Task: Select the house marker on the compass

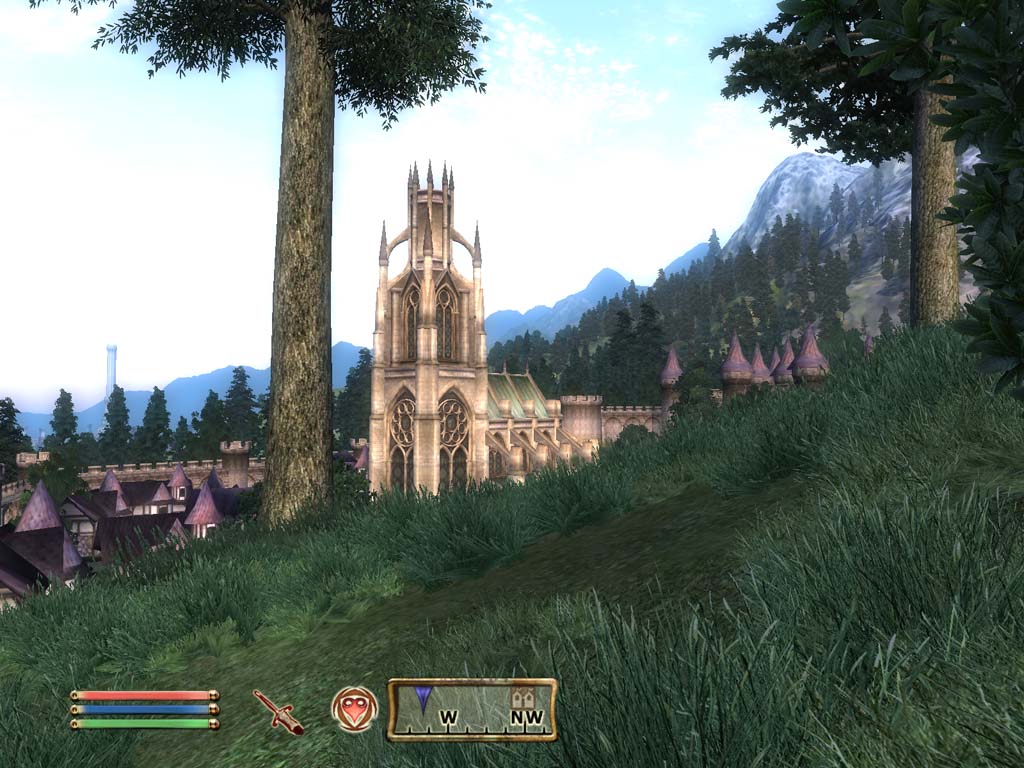Action: click(521, 697)
